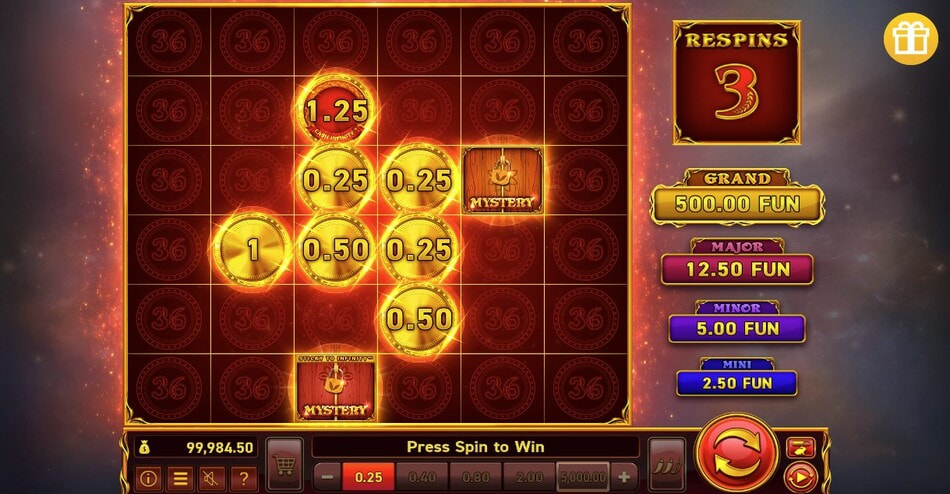Increase the bet with plus button
The image size is (950, 494).
[625, 476]
